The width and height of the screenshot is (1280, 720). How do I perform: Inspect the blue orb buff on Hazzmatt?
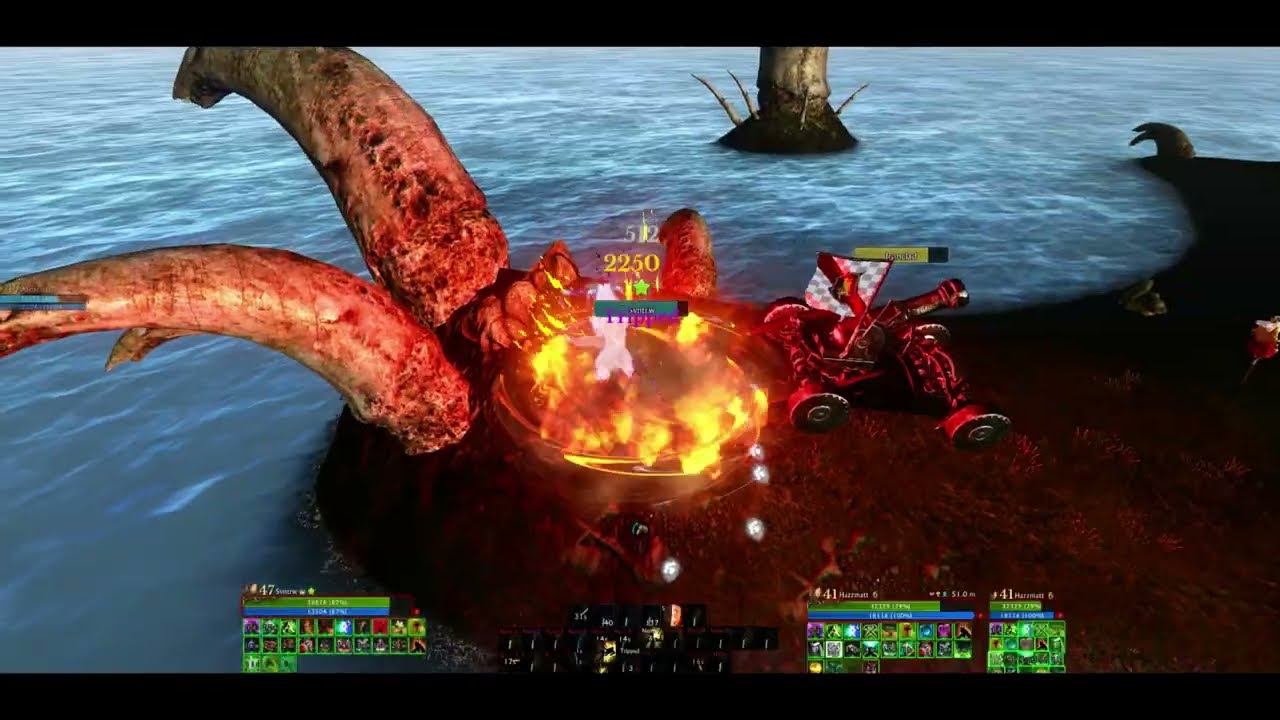(924, 632)
